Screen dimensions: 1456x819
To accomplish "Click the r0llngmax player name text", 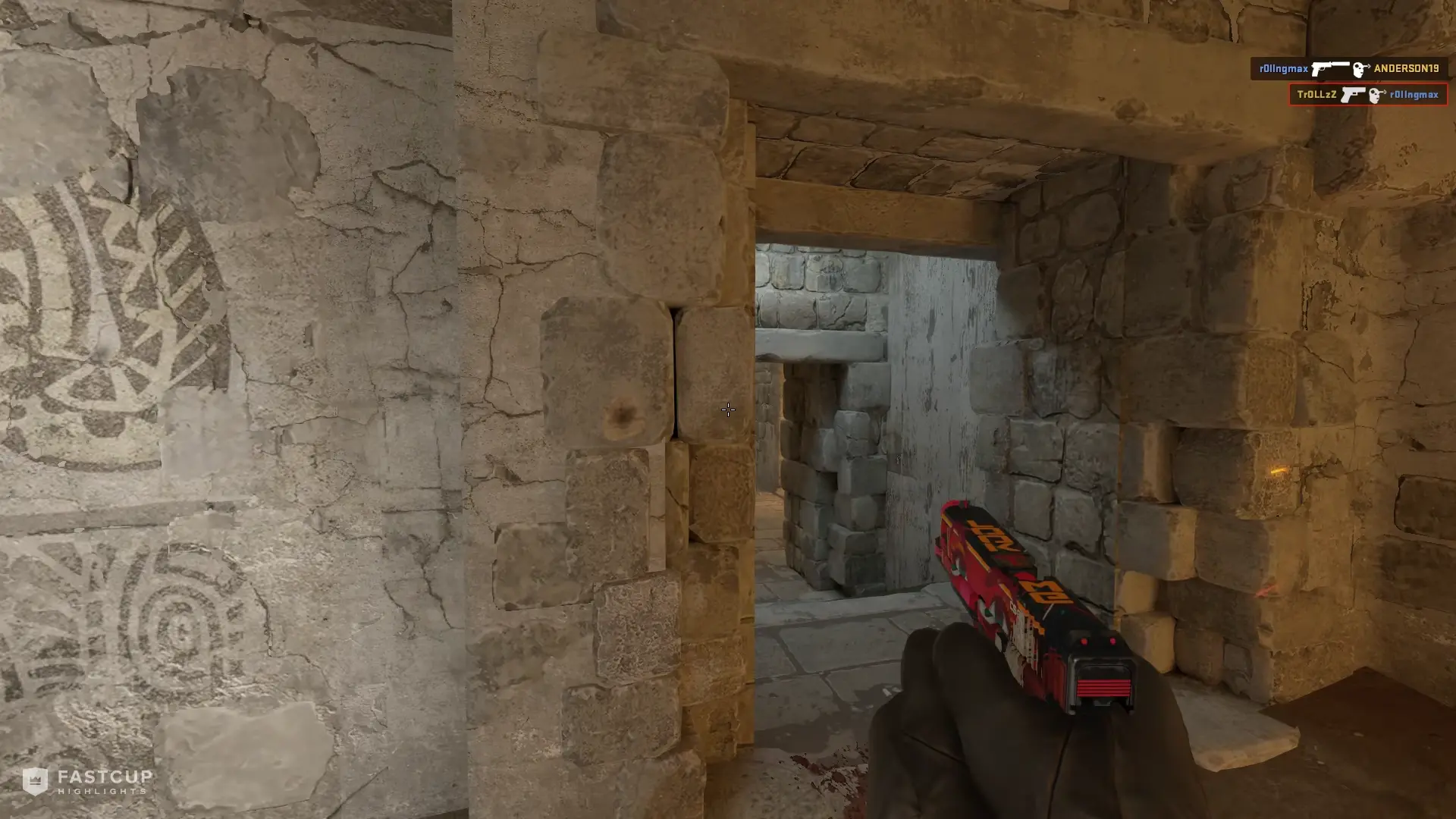I will click(x=1283, y=68).
